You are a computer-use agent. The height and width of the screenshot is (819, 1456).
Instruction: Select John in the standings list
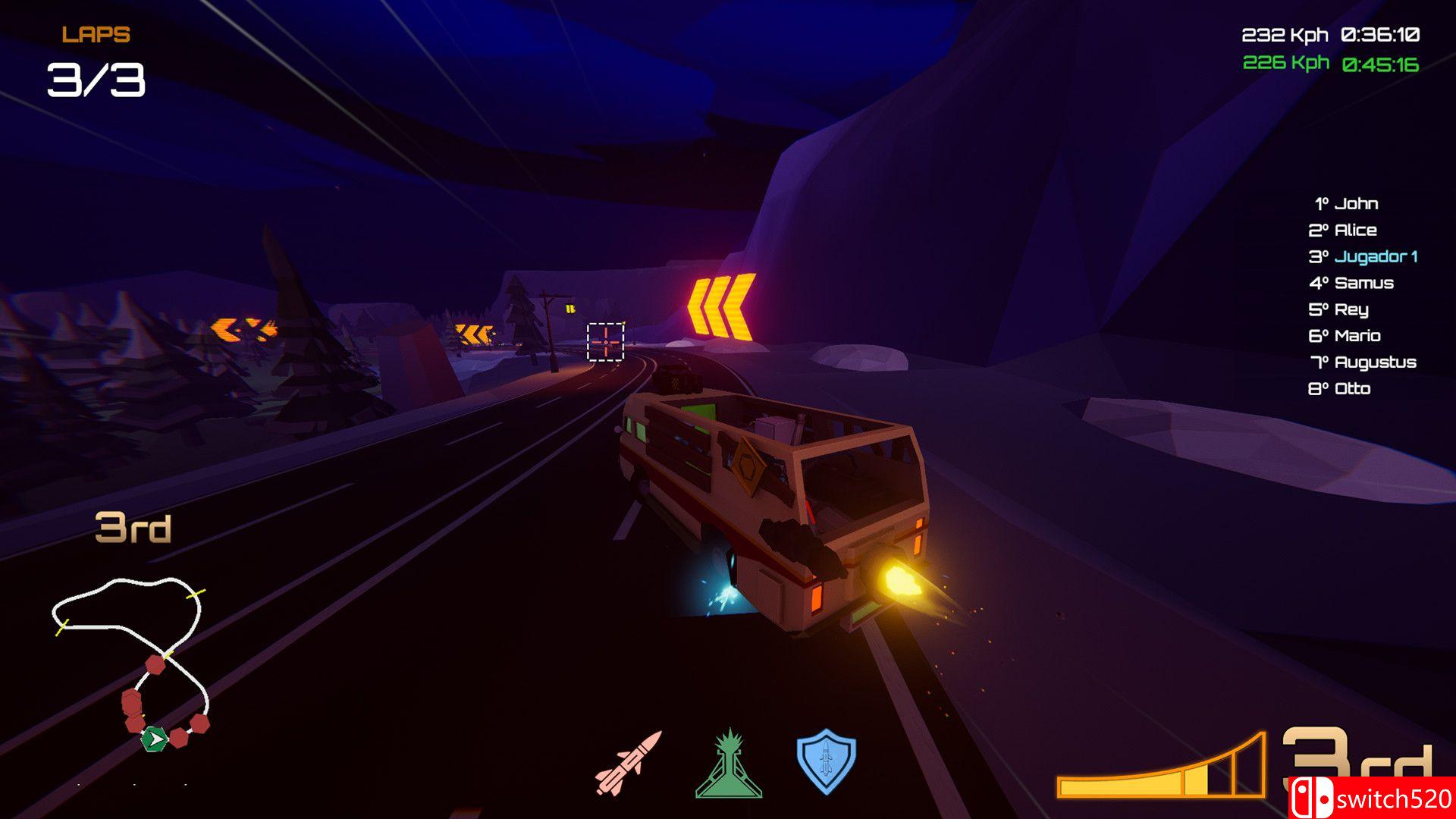pos(1347,204)
